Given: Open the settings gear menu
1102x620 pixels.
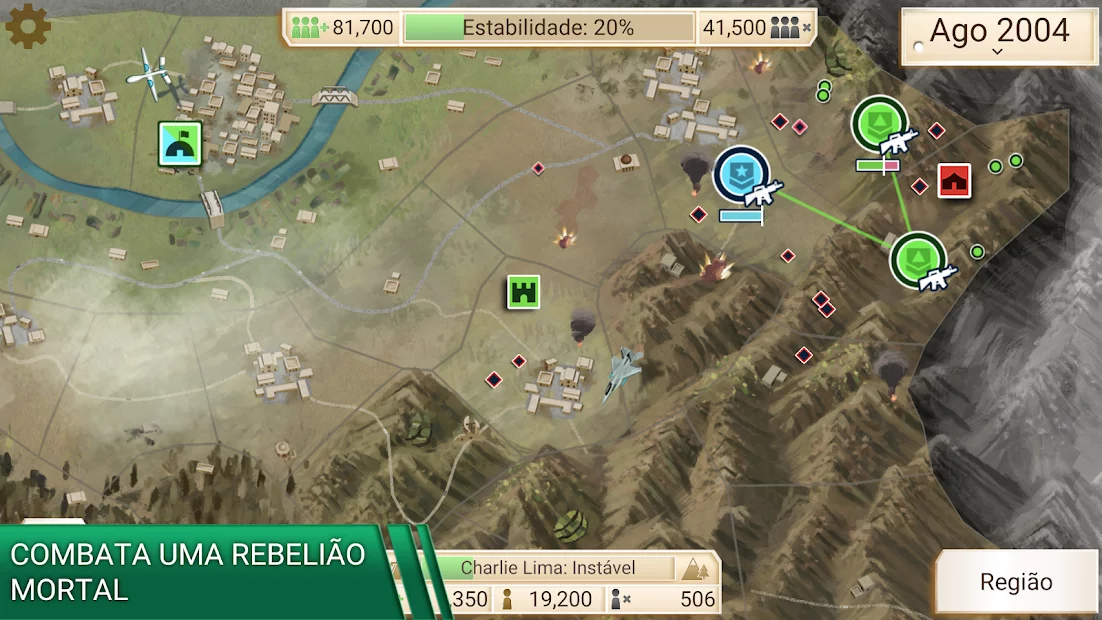Looking at the screenshot, I should [x=28, y=26].
